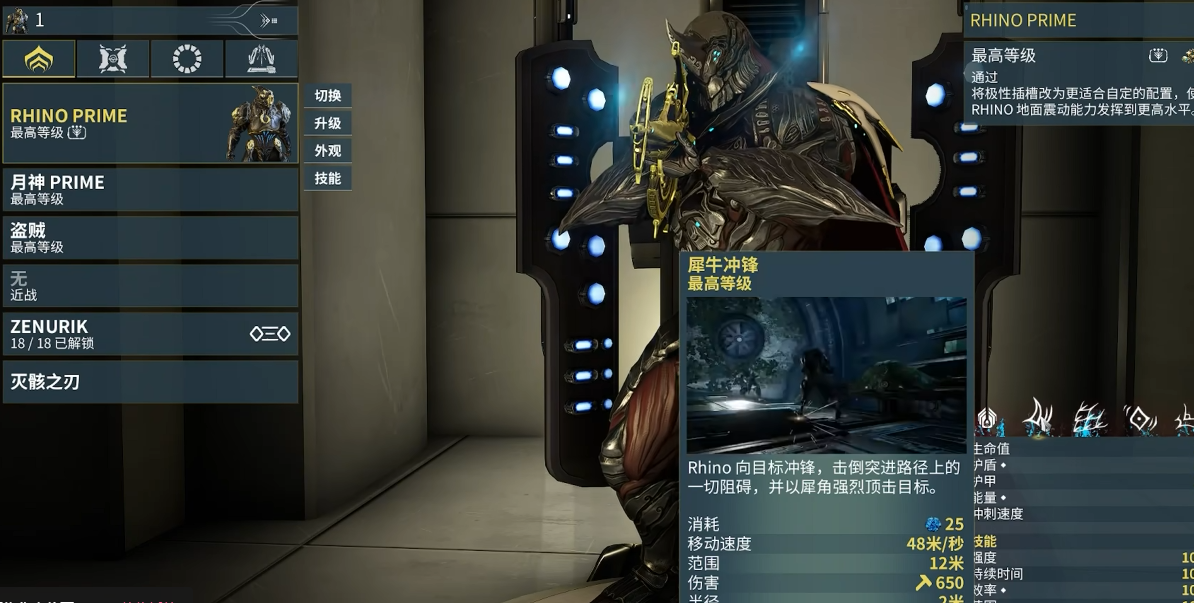Screen dimensions: 1194x603
Task: Select the Roar ability icon
Action: [1139, 420]
